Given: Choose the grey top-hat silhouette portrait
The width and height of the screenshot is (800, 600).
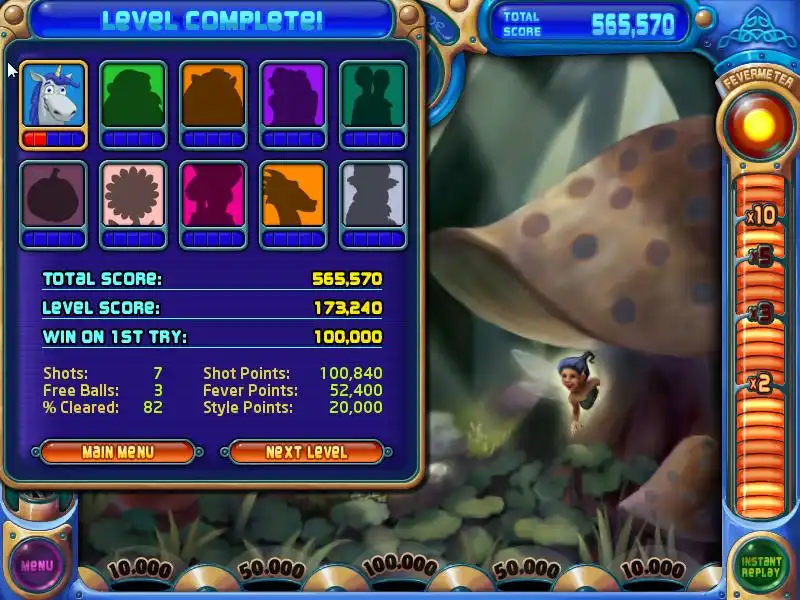Looking at the screenshot, I should pos(373,196).
